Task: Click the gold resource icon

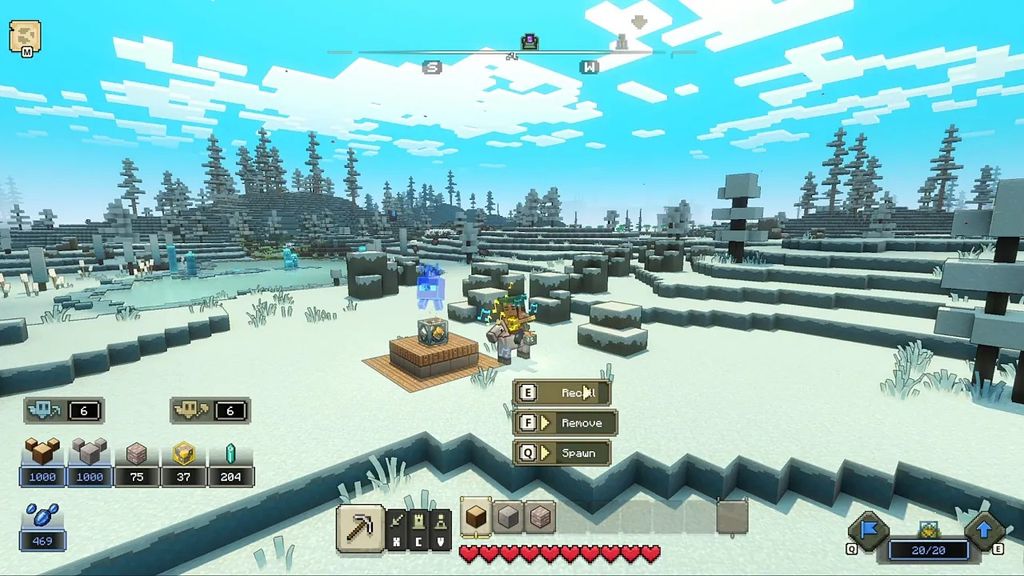Action: [184, 453]
